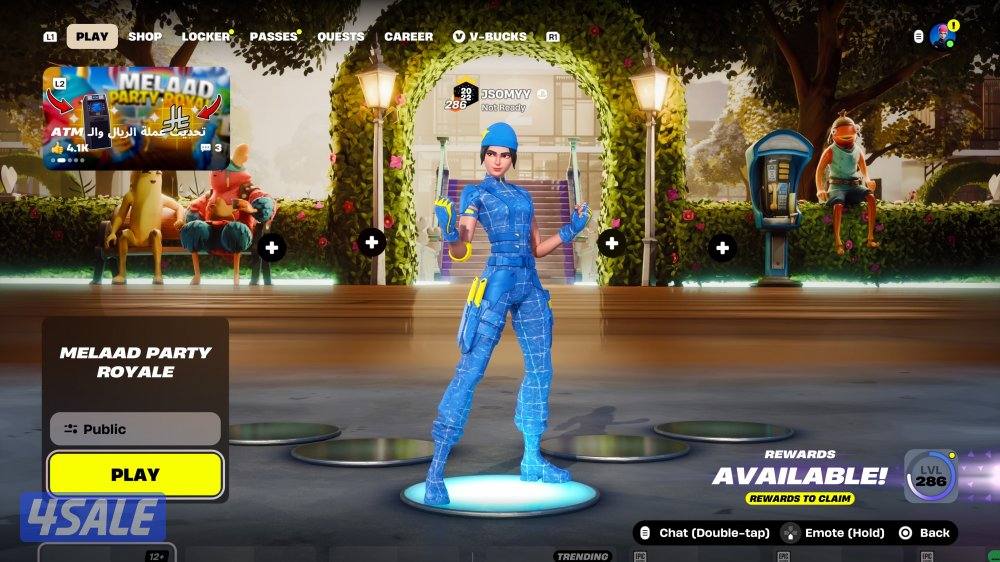Change the Public privacy setting
Viewport: 1000px width, 562px height.
135,429
